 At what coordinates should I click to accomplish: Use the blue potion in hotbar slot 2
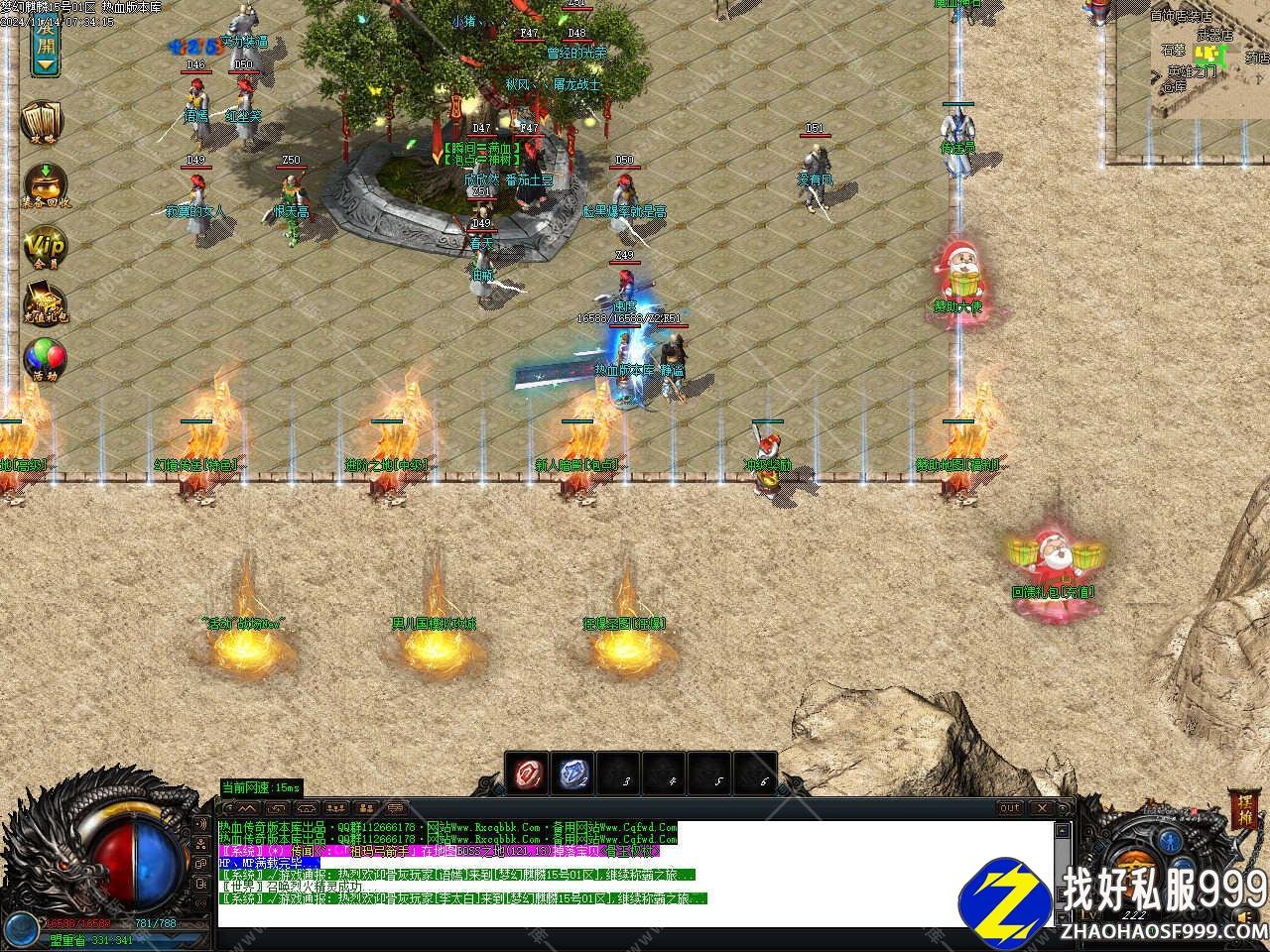(x=571, y=773)
